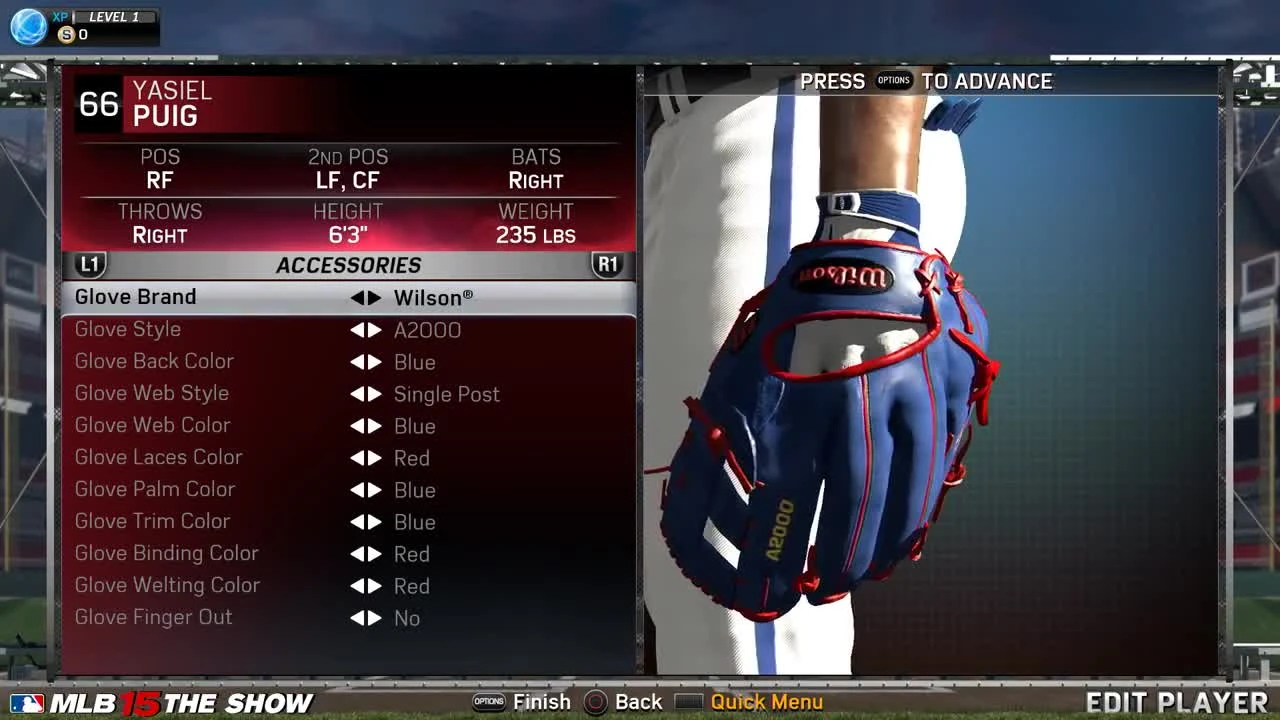Click the L1 shoulder button icon
The image size is (1280, 720).
point(88,264)
